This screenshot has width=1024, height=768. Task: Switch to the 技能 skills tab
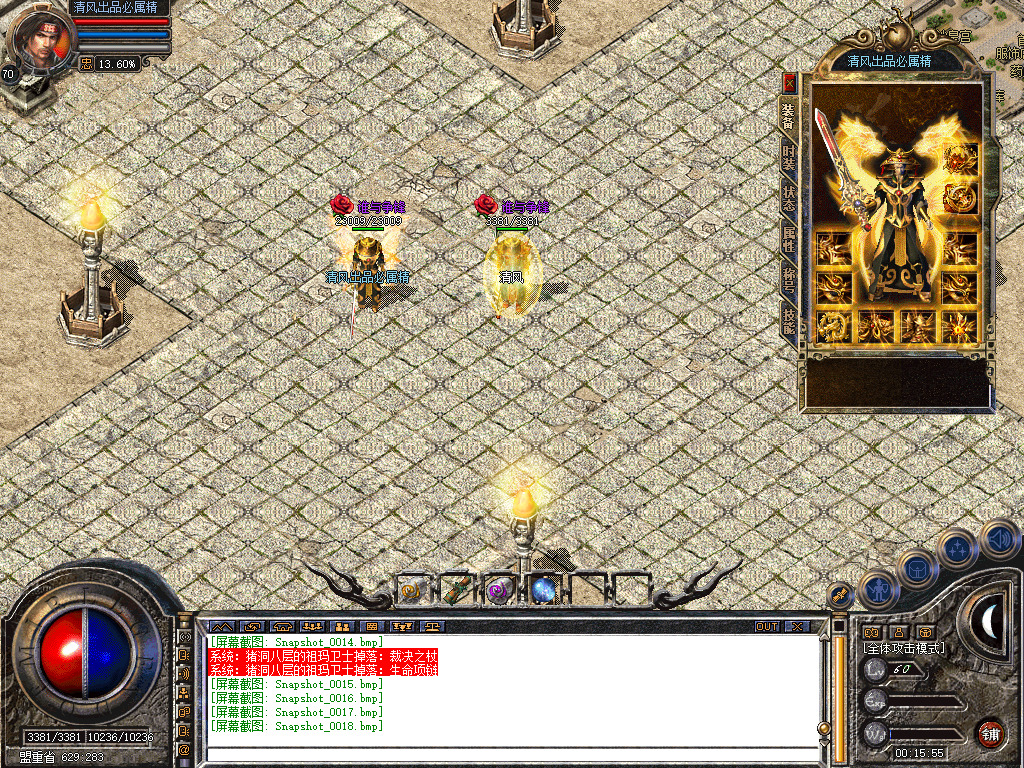(789, 319)
